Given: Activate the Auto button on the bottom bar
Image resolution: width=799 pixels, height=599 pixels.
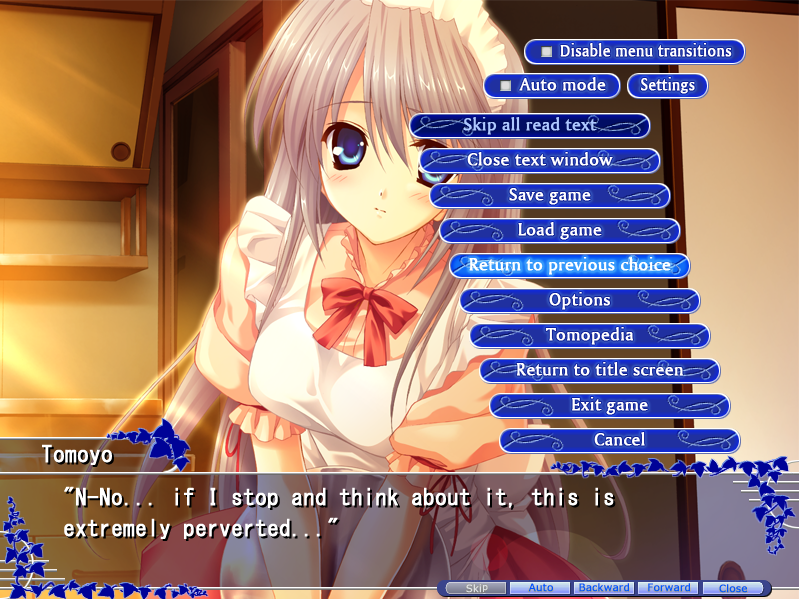Looking at the screenshot, I should click(541, 588).
